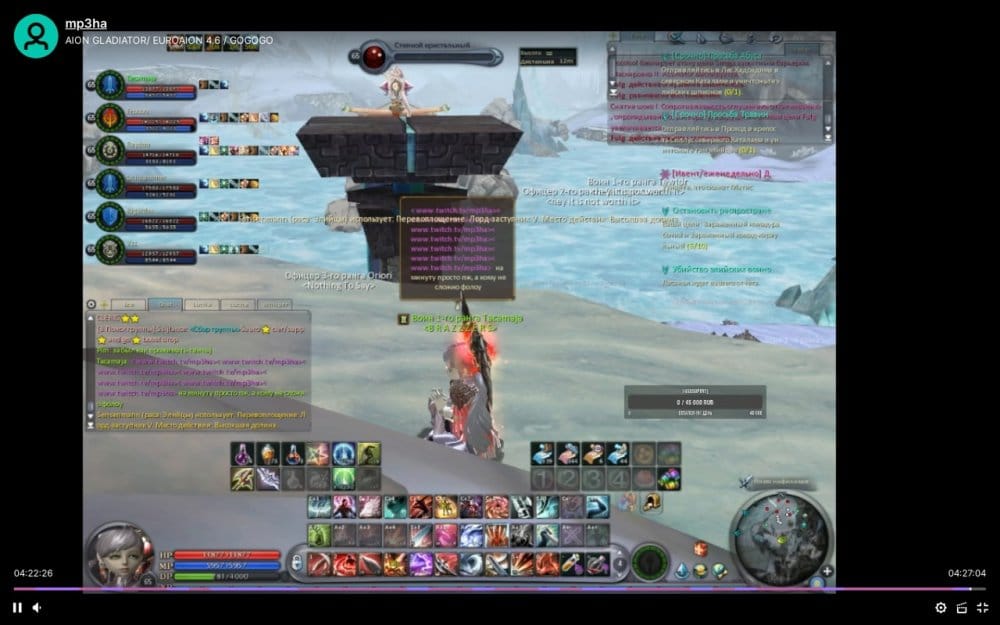Use the golden axe skill icon
Image resolution: width=1000 pixels, height=625 pixels.
(243, 479)
